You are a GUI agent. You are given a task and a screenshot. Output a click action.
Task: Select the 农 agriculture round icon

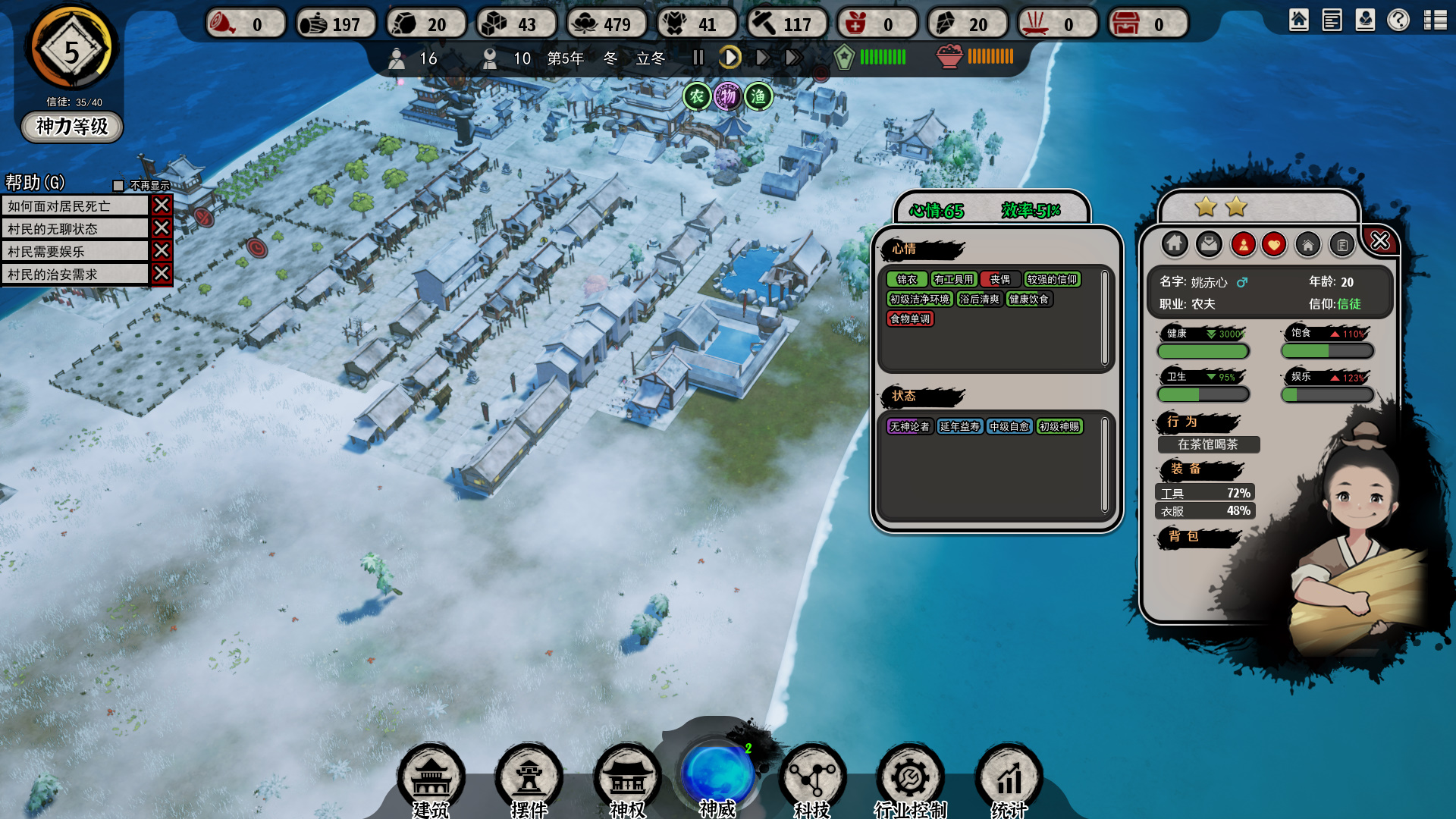click(696, 96)
